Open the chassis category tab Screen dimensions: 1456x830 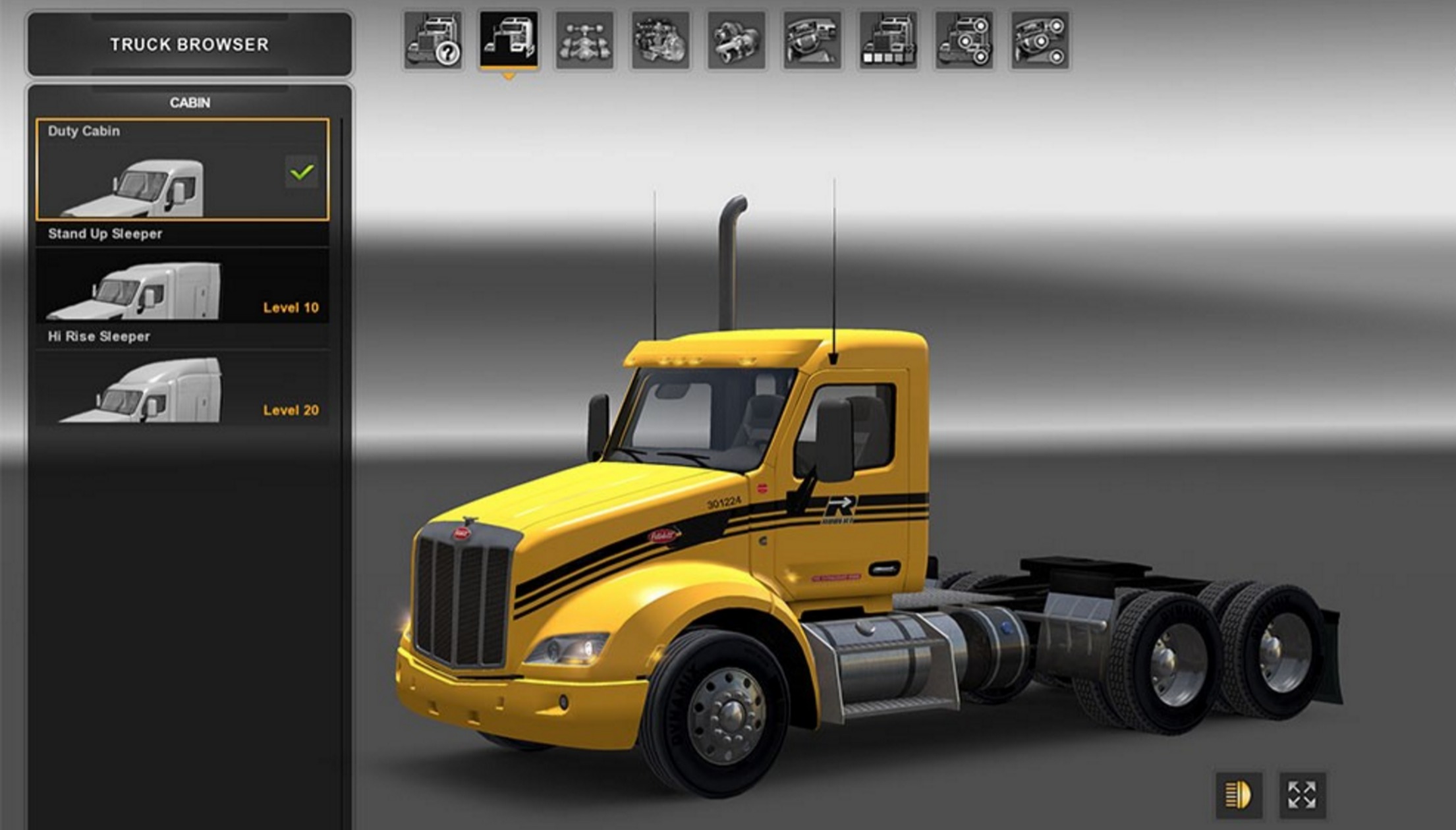(584, 41)
